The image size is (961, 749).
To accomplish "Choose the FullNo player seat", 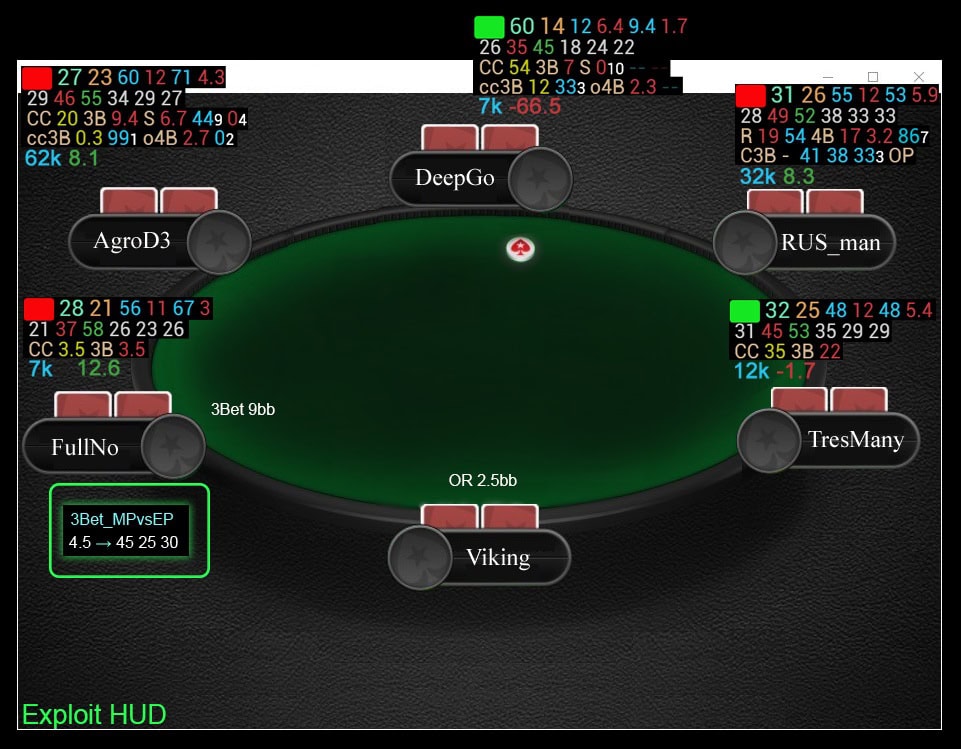I will tap(86, 447).
